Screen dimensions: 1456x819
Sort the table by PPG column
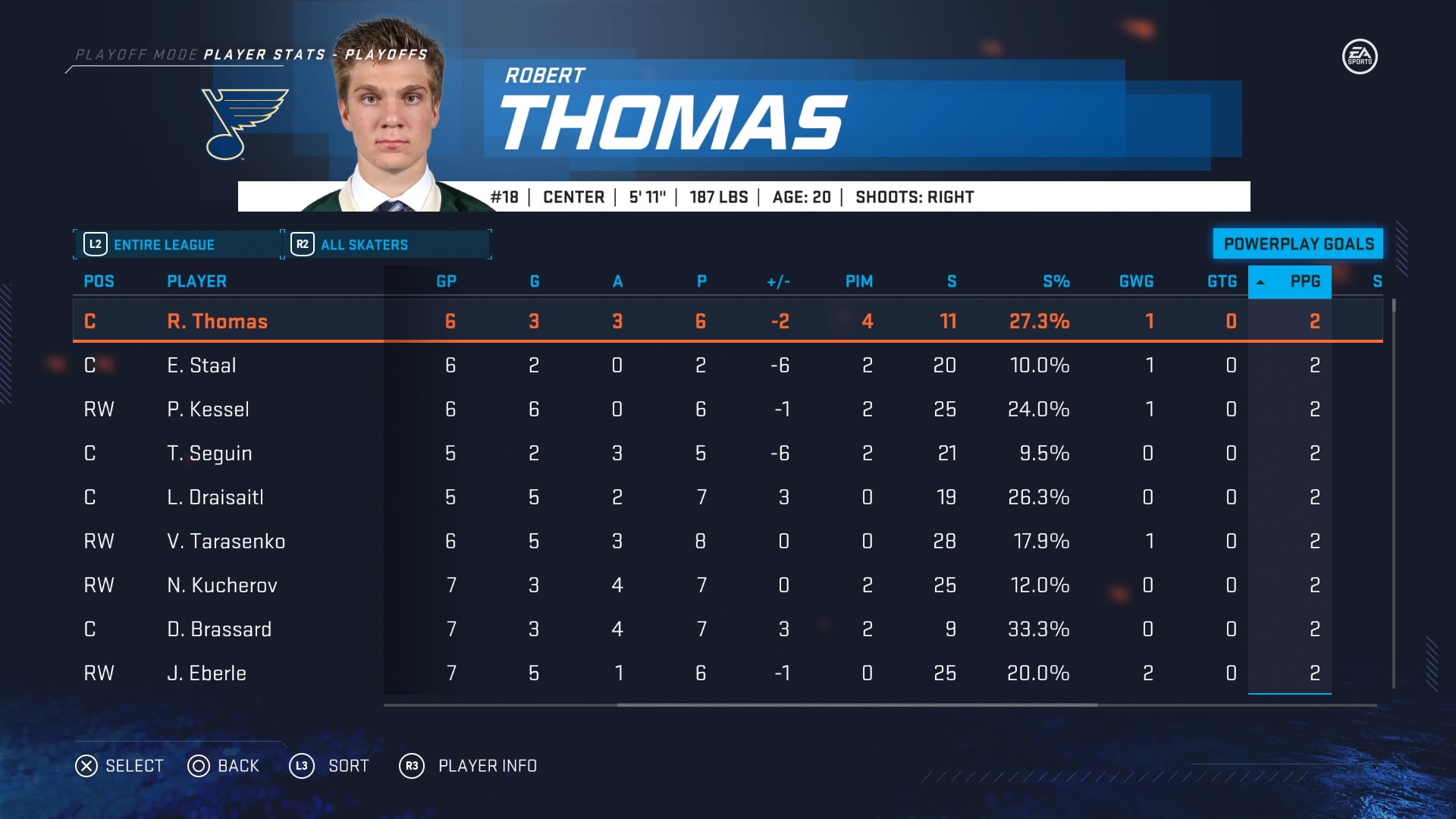coord(1304,281)
